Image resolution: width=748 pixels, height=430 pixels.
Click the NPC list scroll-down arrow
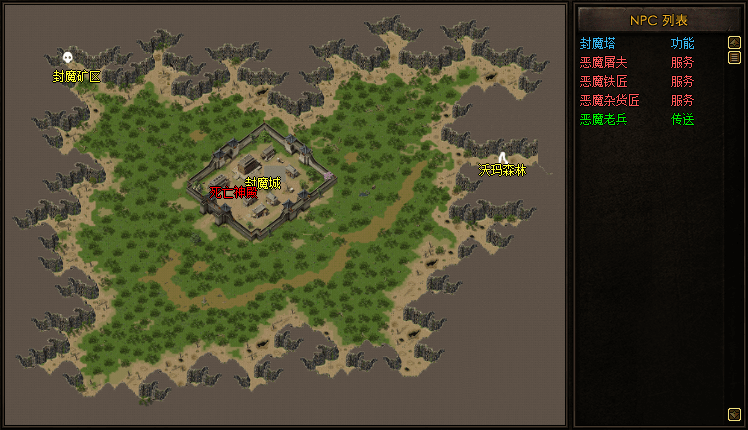point(734,413)
